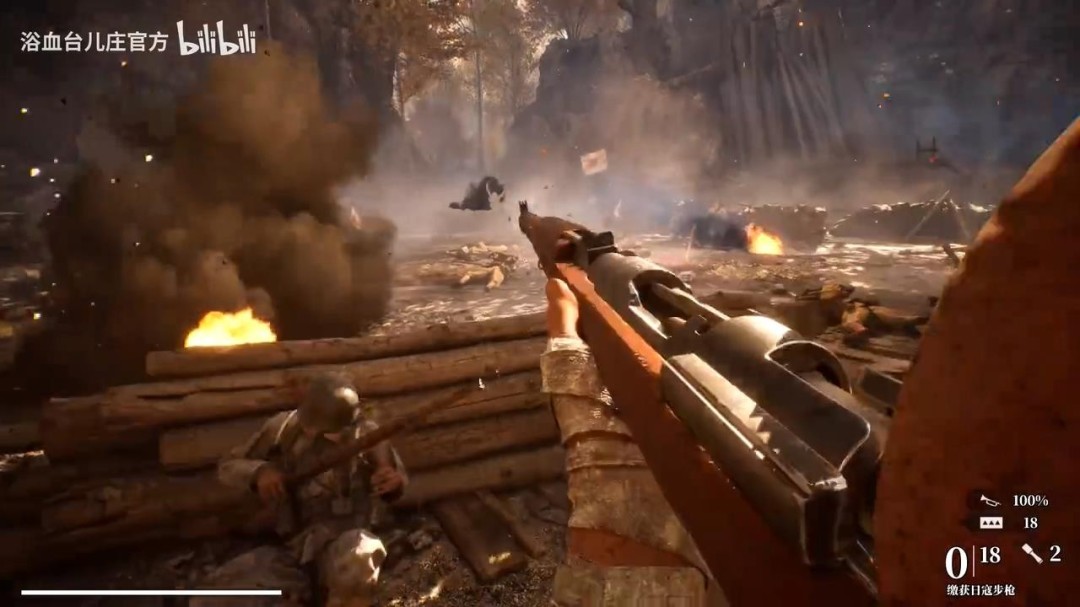Select the 缴获日寇步枪 weapon label
Image resolution: width=1080 pixels, height=607 pixels.
(x=980, y=590)
